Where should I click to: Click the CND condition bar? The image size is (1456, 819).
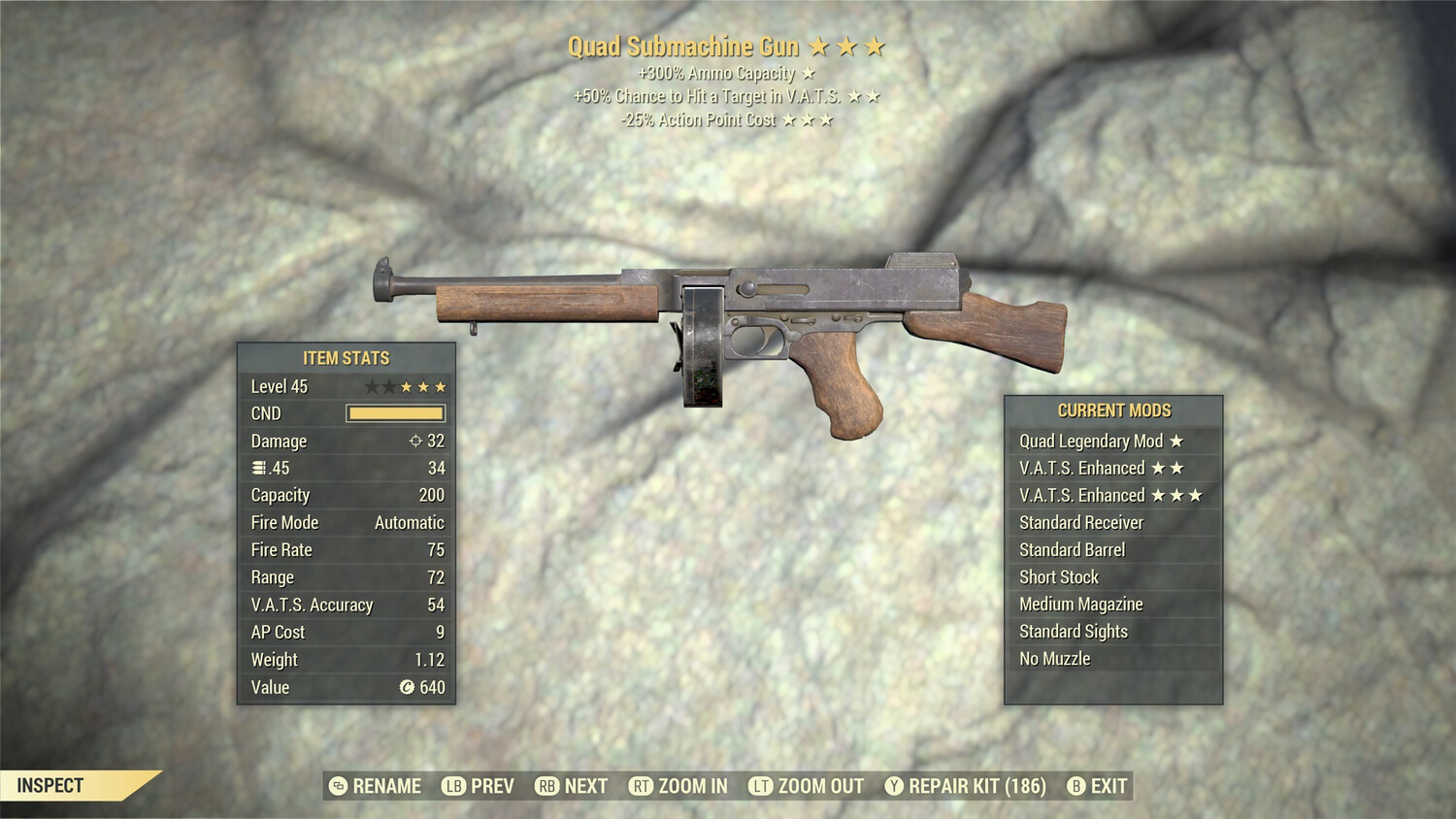pos(395,413)
